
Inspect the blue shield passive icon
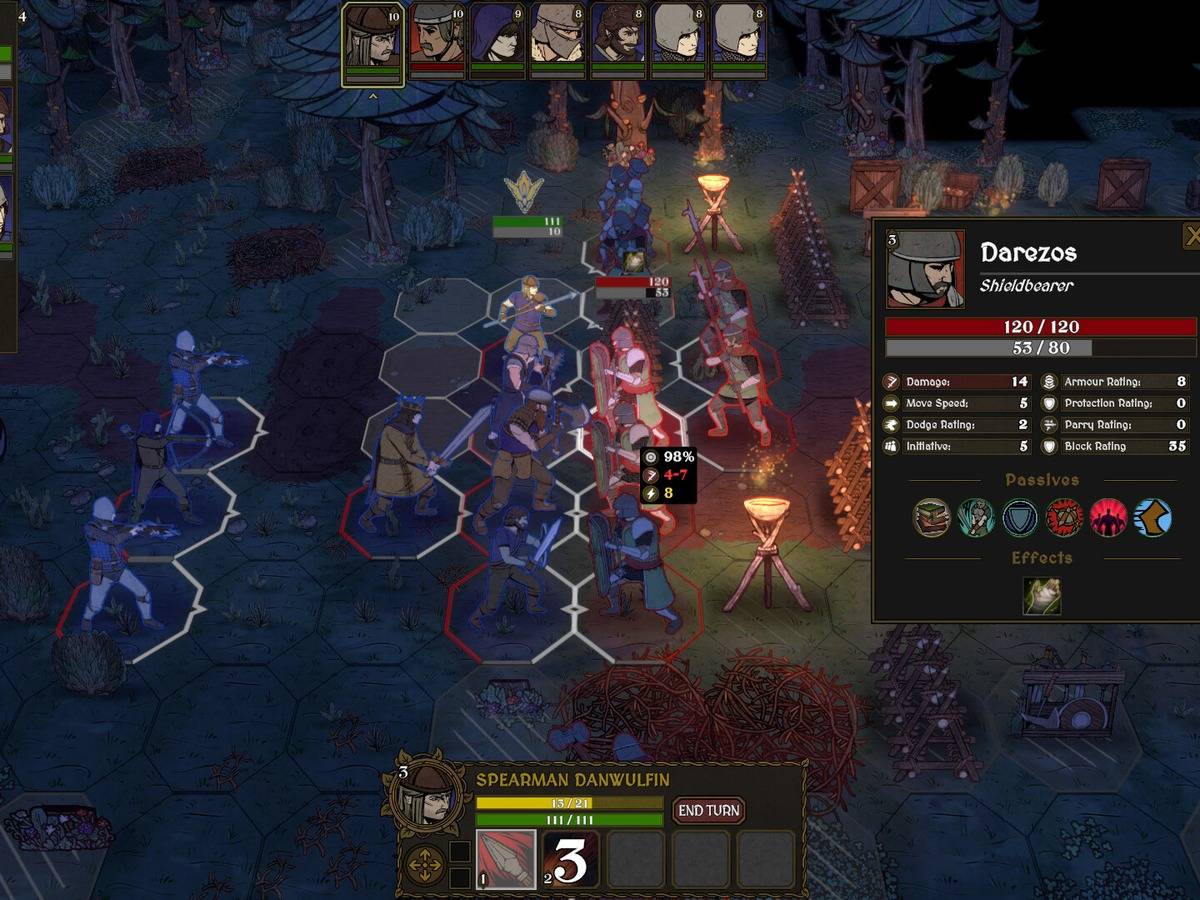coord(1020,518)
